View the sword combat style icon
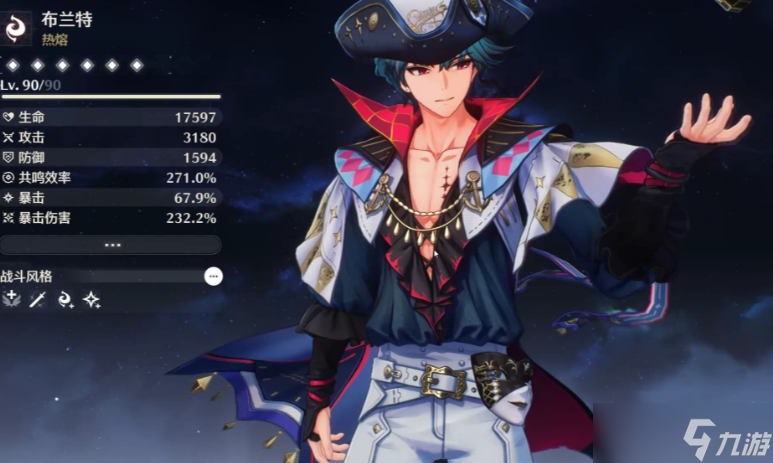773x463 pixels. [38, 299]
